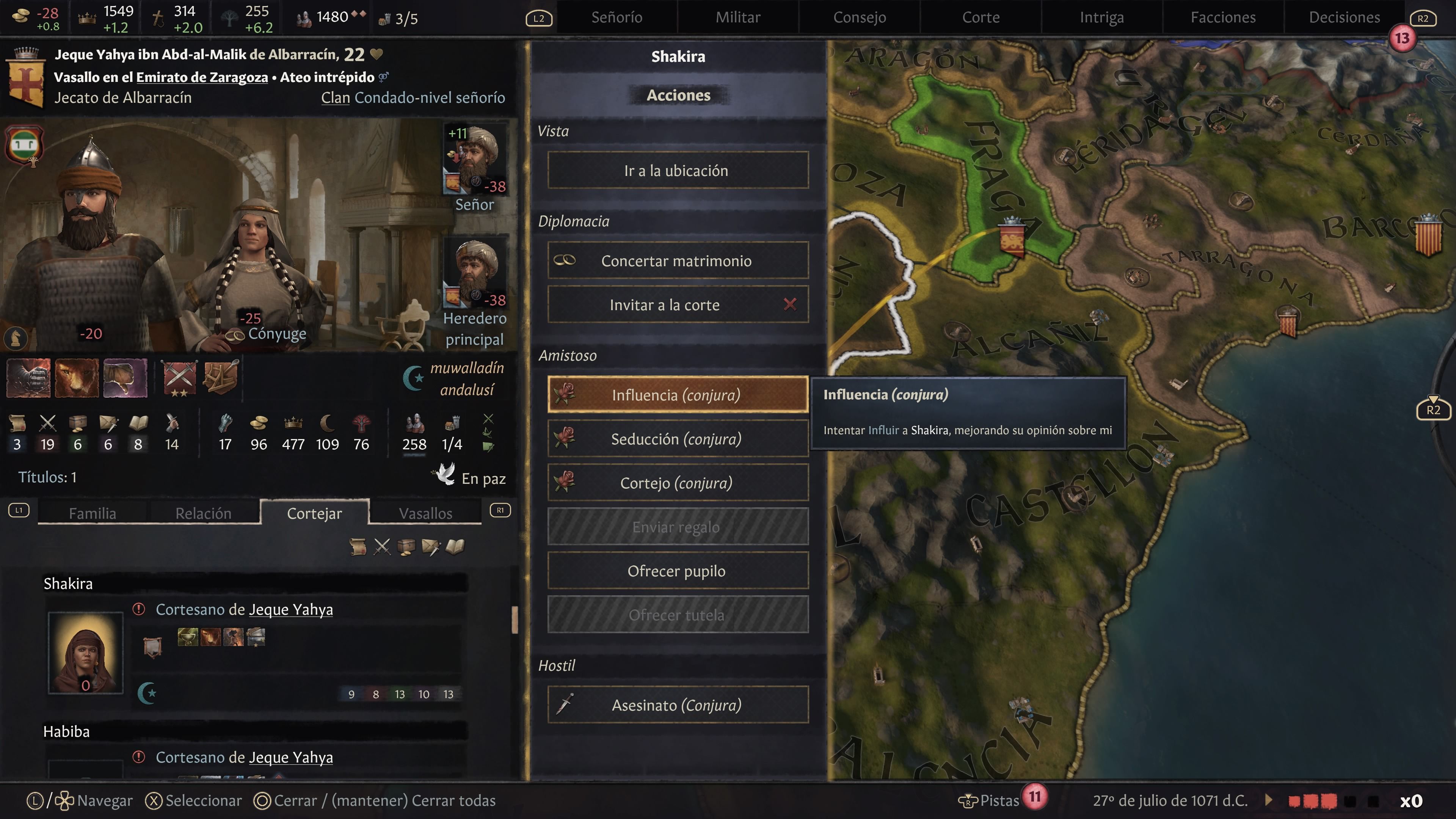
Task: Click the game speed control showing x0
Action: pos(1411,800)
